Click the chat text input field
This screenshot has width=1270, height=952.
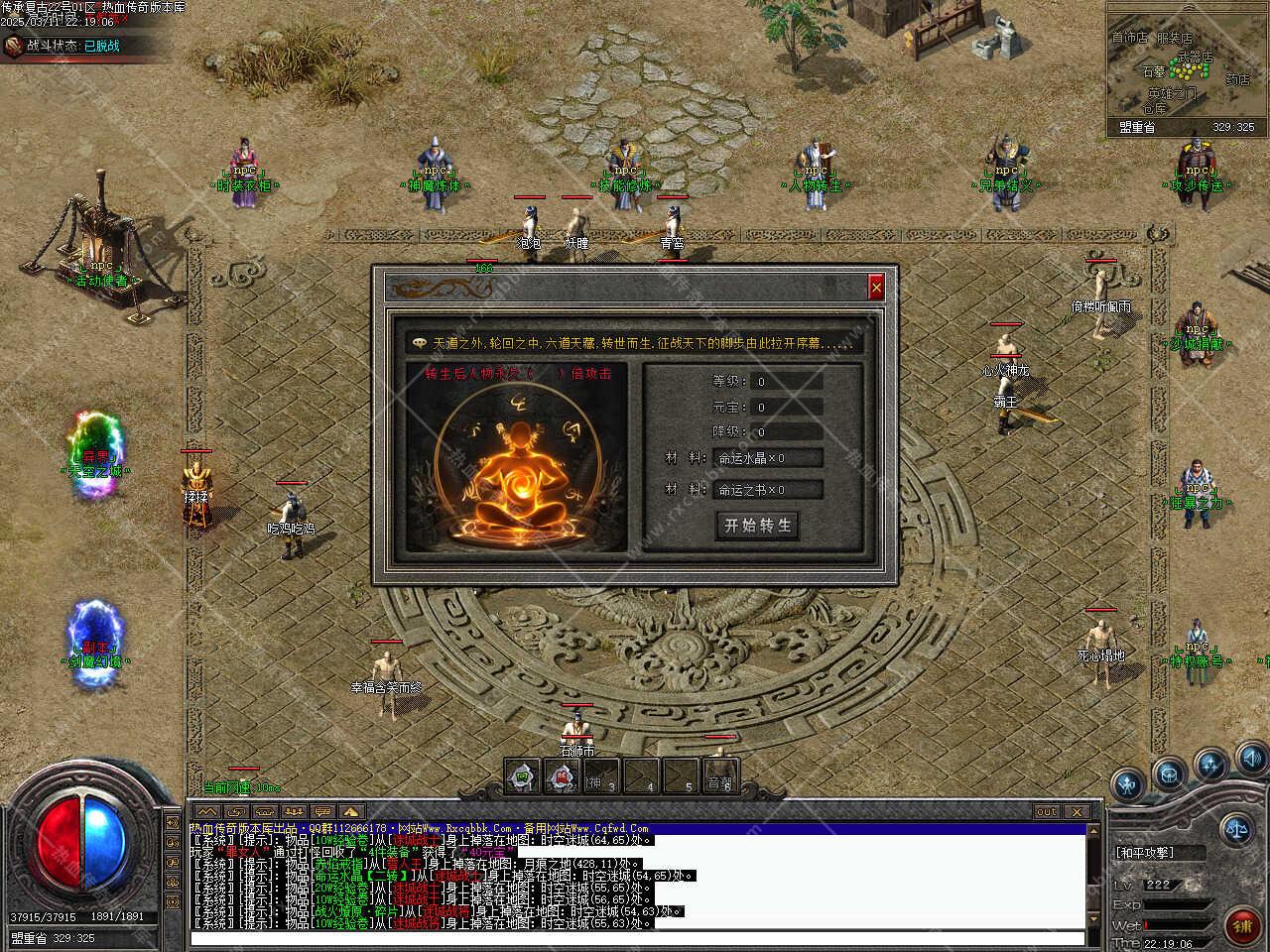[635, 938]
